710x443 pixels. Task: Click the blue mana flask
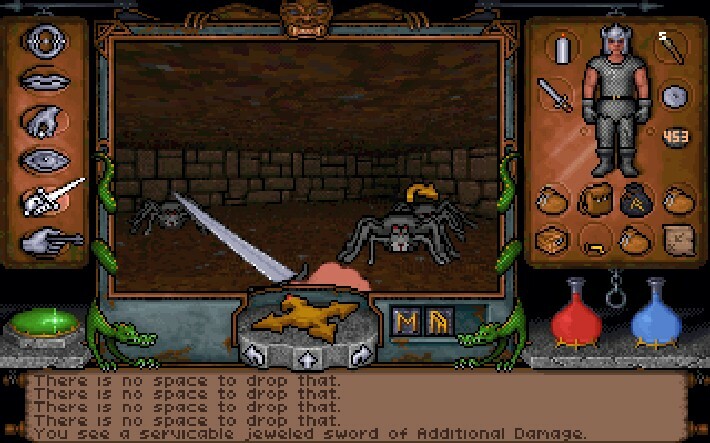[x=656, y=316]
